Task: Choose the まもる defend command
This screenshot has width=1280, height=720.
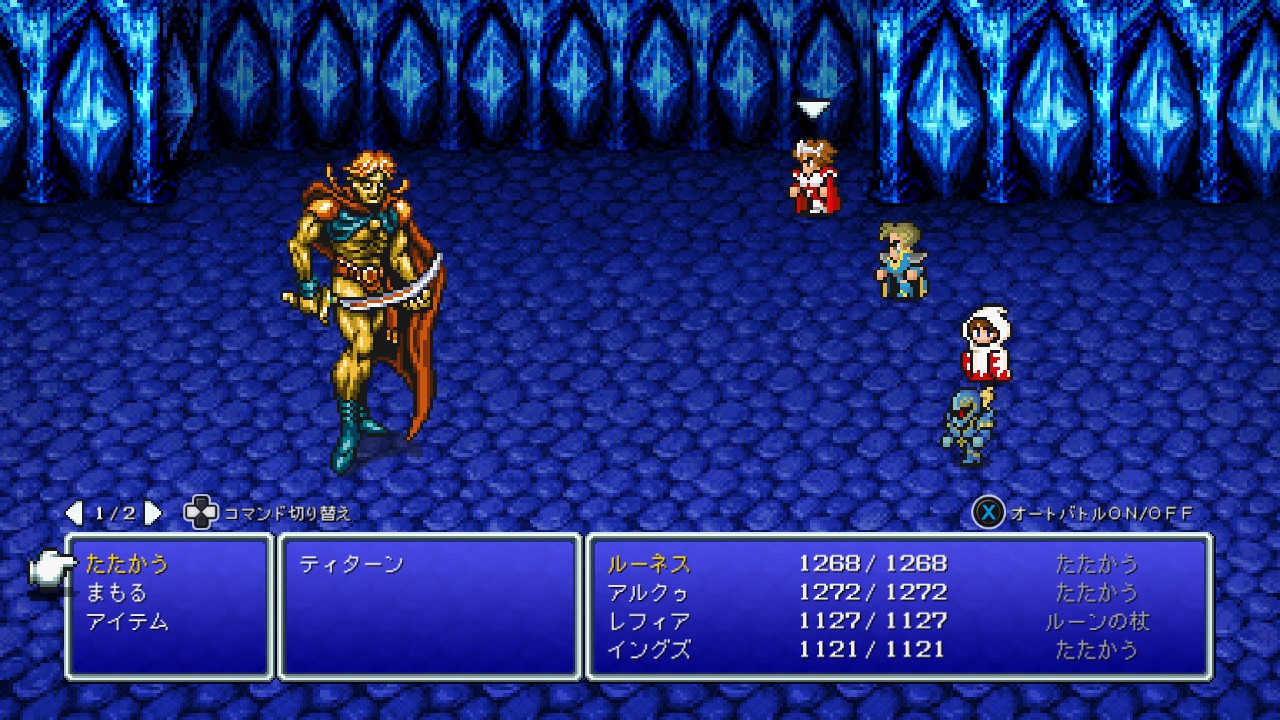Action: [116, 593]
